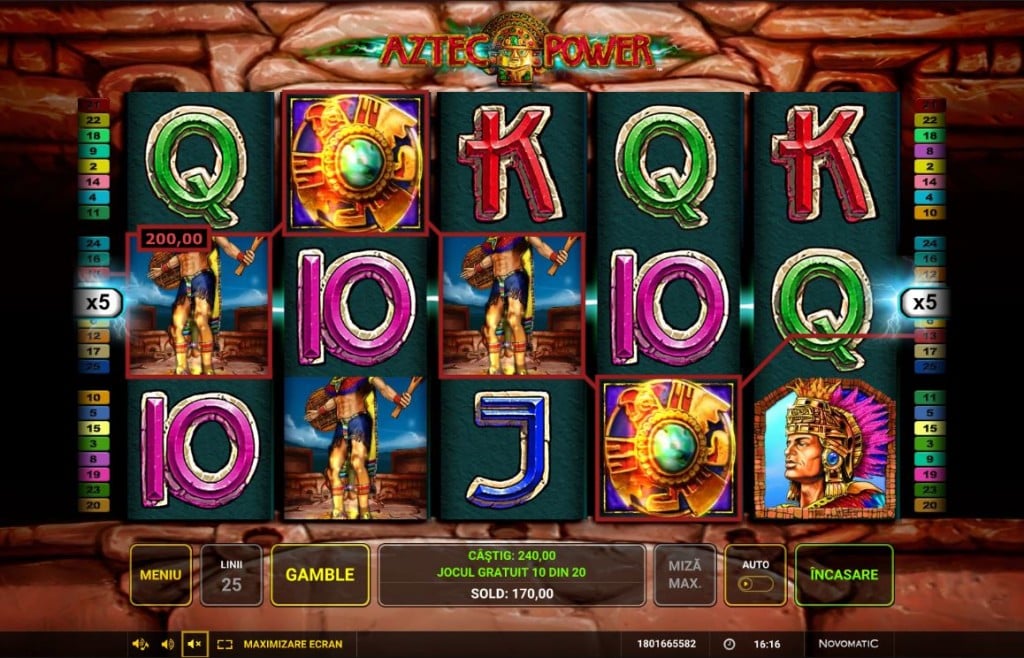Viewport: 1024px width, 658px height.
Task: Set the maximum bet with MIZĂ MAX.
Action: [685, 575]
